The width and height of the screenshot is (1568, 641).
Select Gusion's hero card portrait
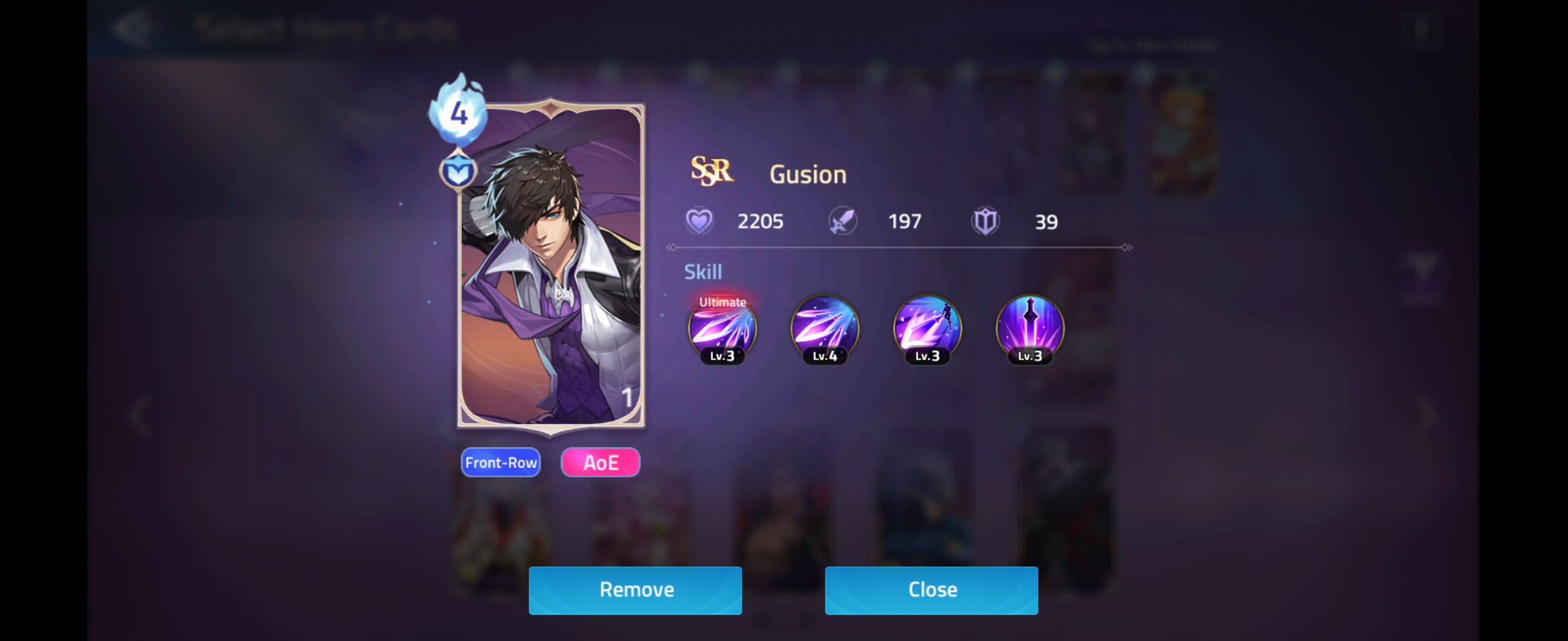click(x=549, y=268)
